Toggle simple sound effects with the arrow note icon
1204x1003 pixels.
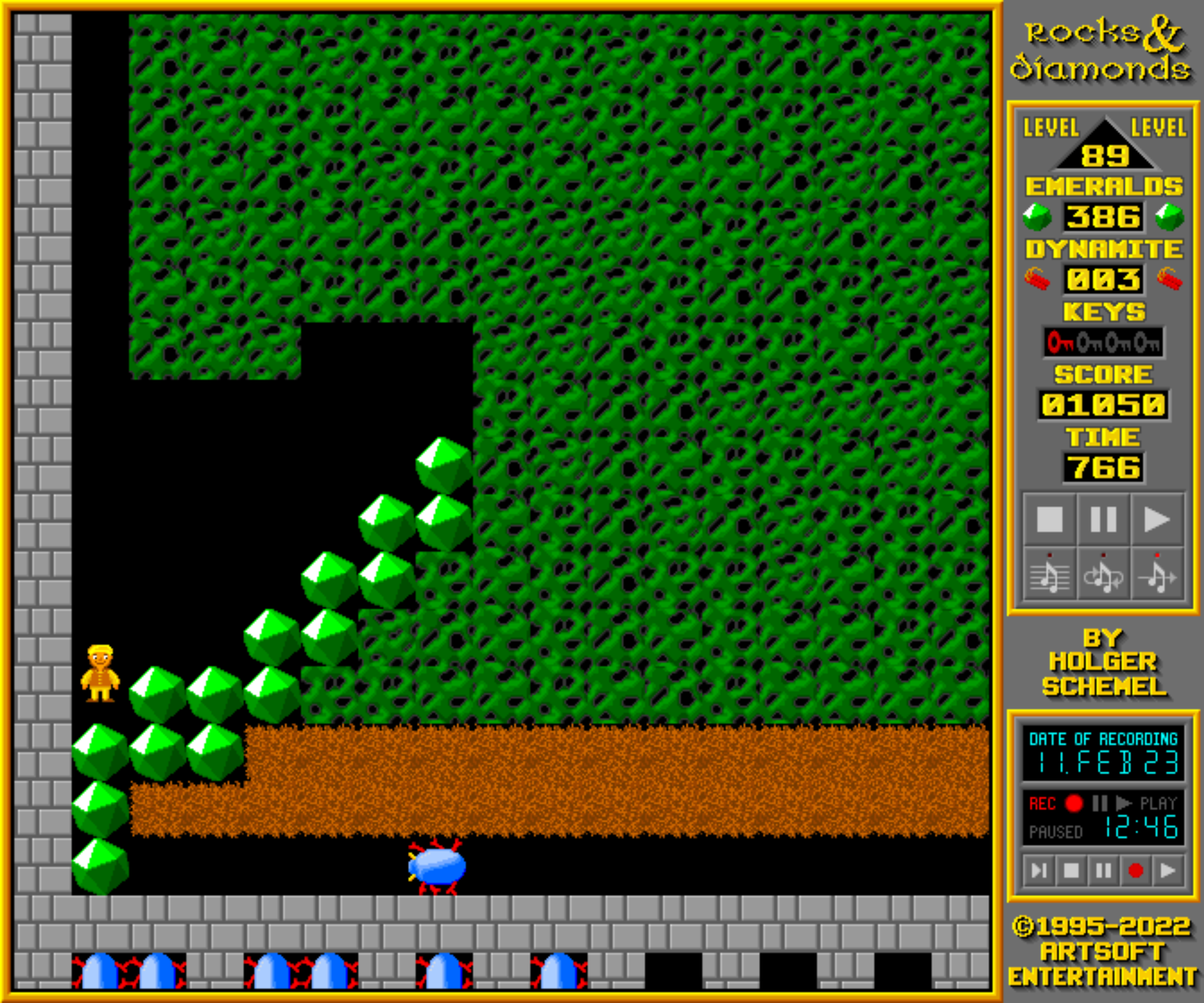(x=1157, y=575)
